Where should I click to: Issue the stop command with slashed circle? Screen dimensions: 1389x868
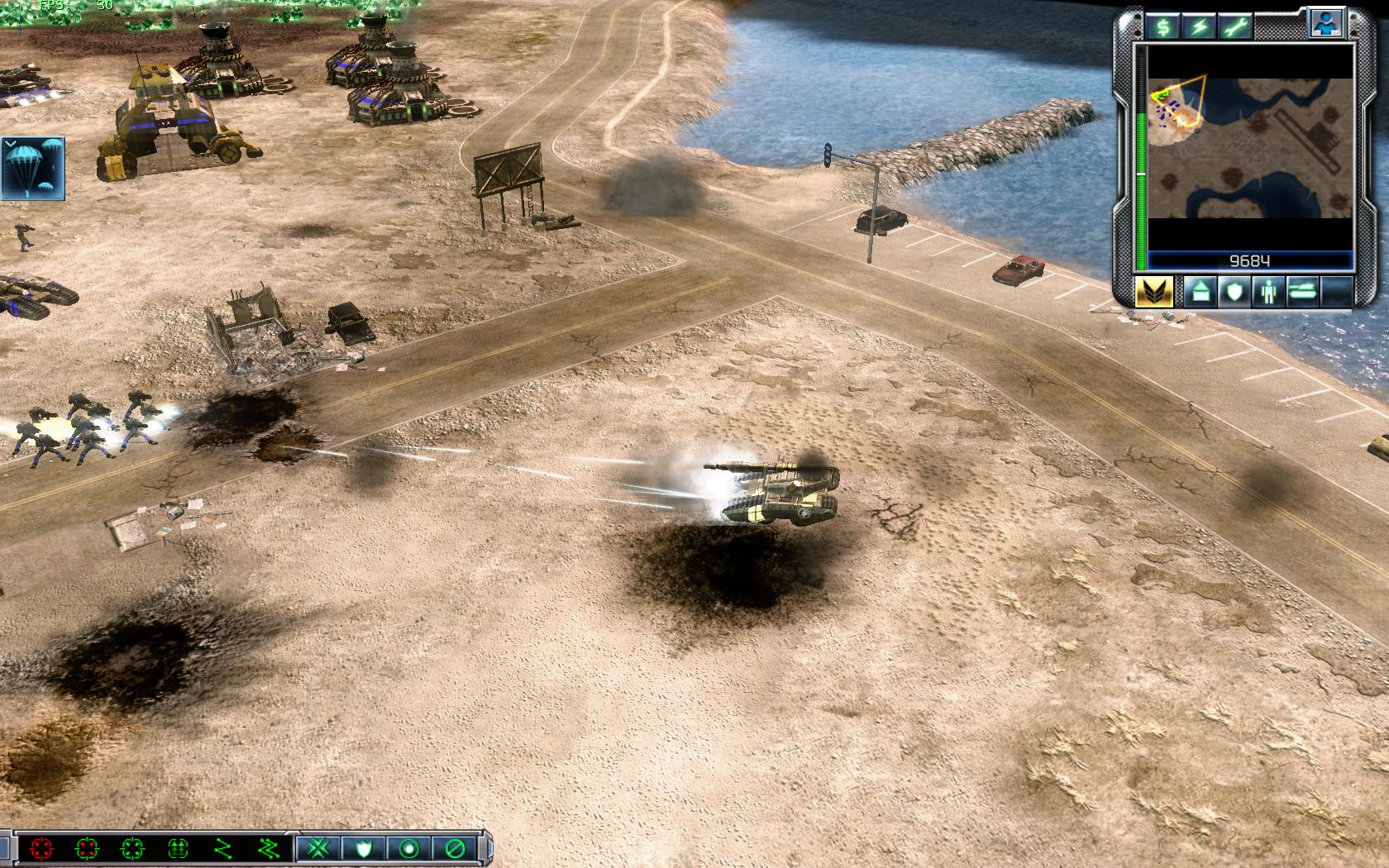[x=454, y=848]
